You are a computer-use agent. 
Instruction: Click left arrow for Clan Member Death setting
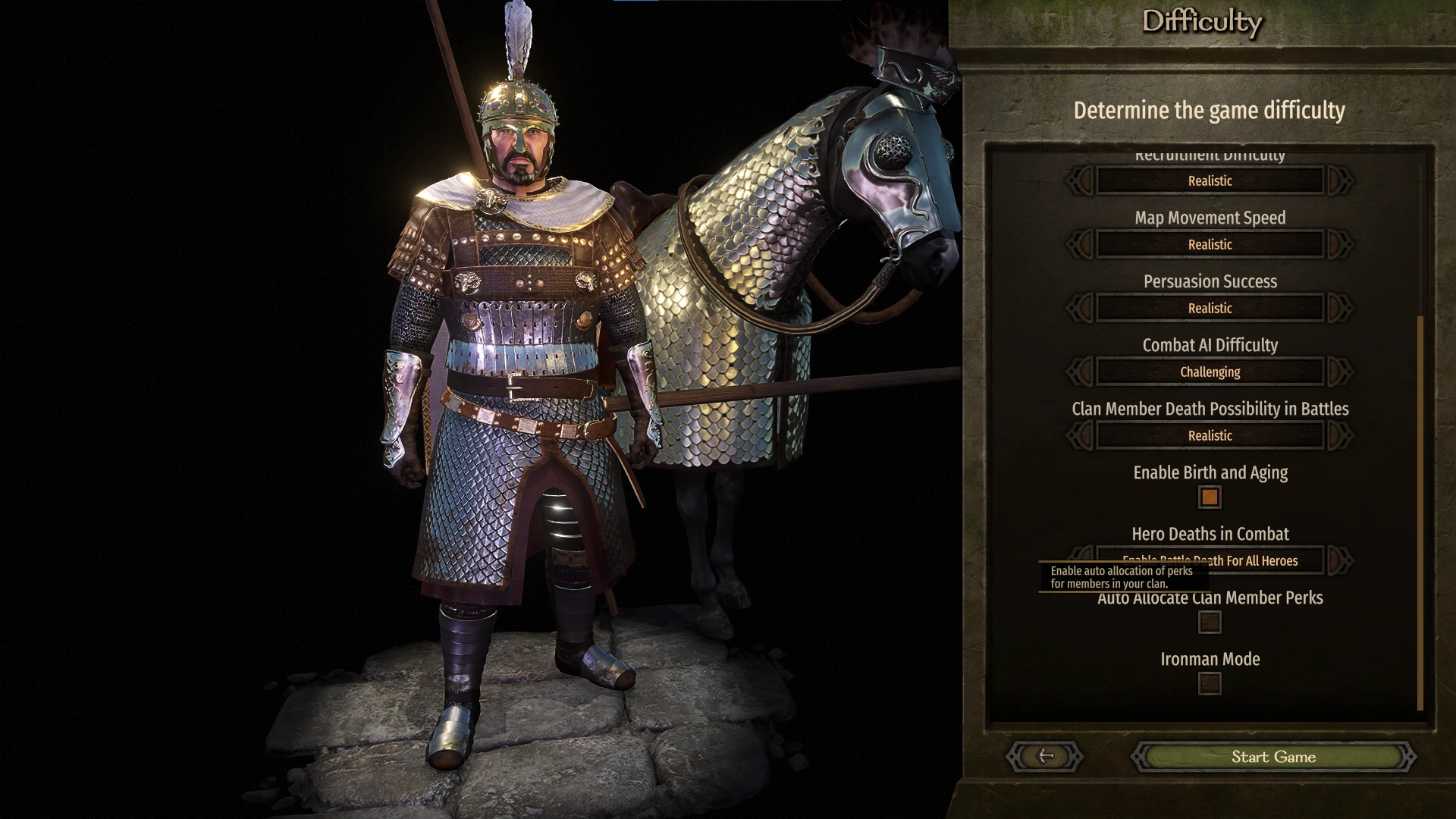point(1080,435)
